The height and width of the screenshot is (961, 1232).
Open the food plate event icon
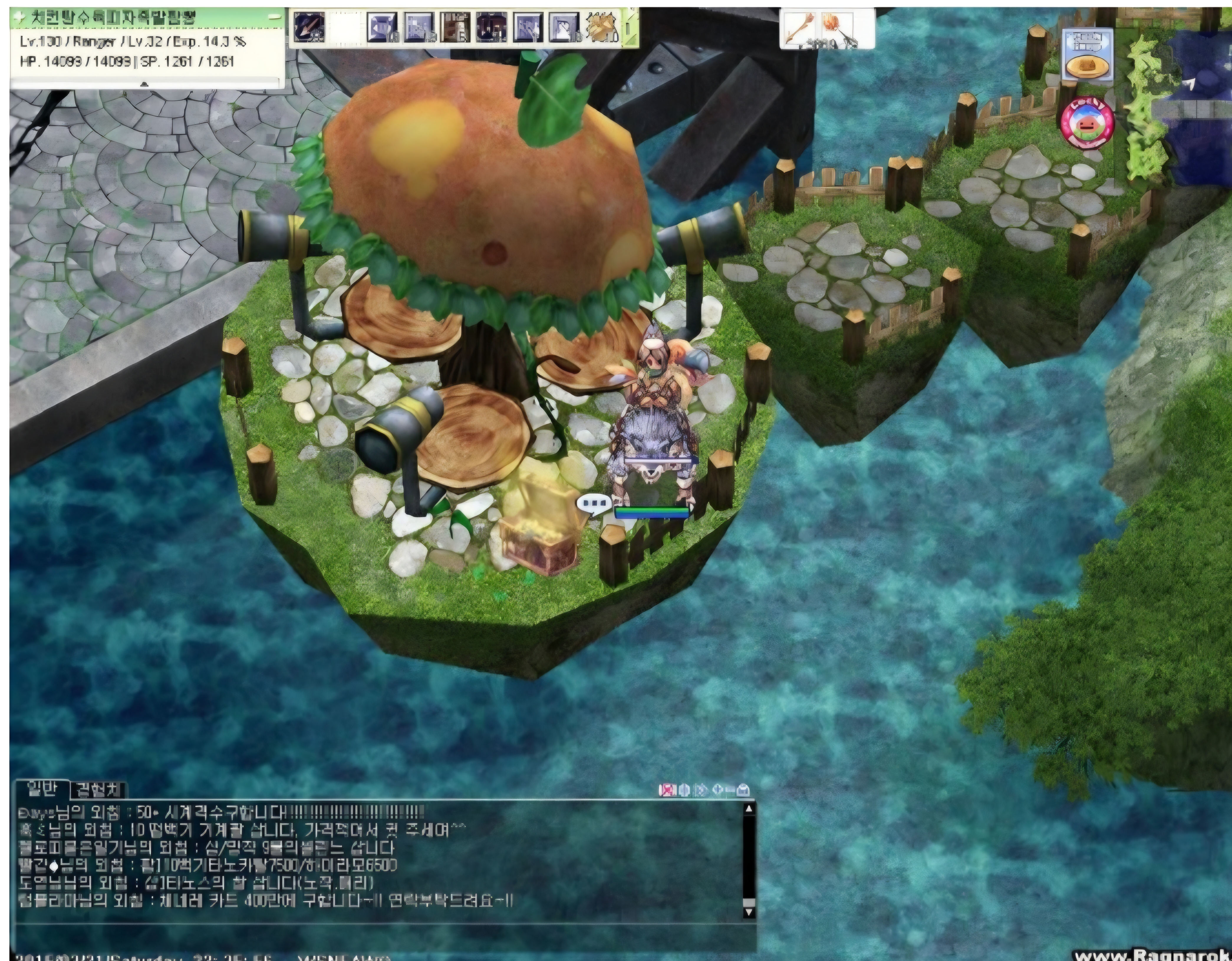pos(1088,55)
